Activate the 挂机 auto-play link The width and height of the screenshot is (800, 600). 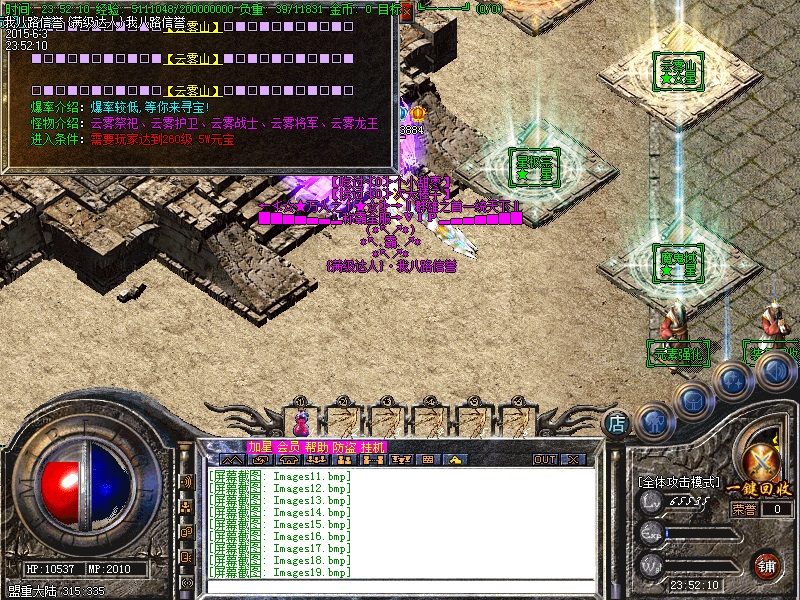click(x=372, y=446)
